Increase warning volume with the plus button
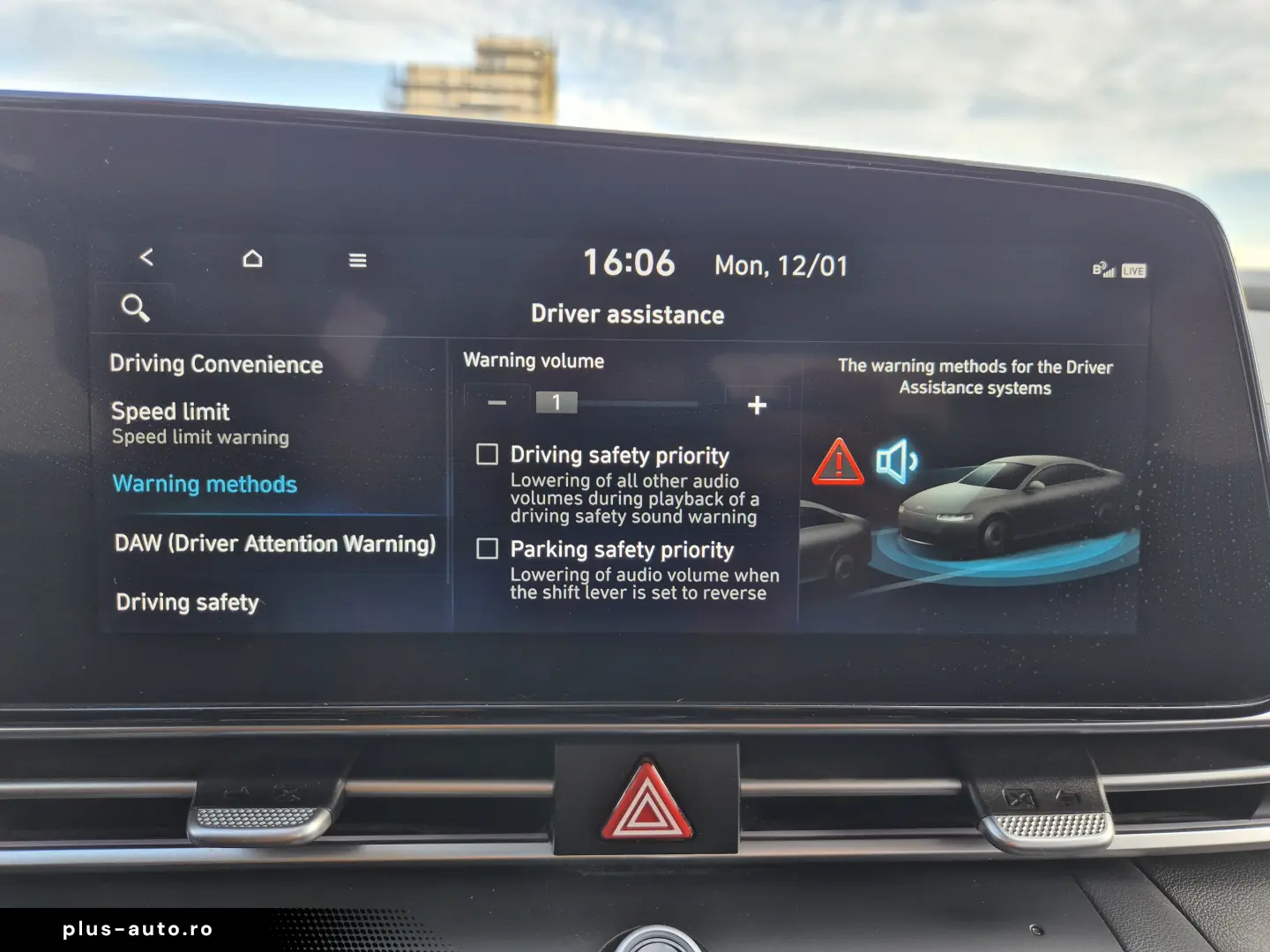Viewport: 1270px width, 952px height. (757, 405)
